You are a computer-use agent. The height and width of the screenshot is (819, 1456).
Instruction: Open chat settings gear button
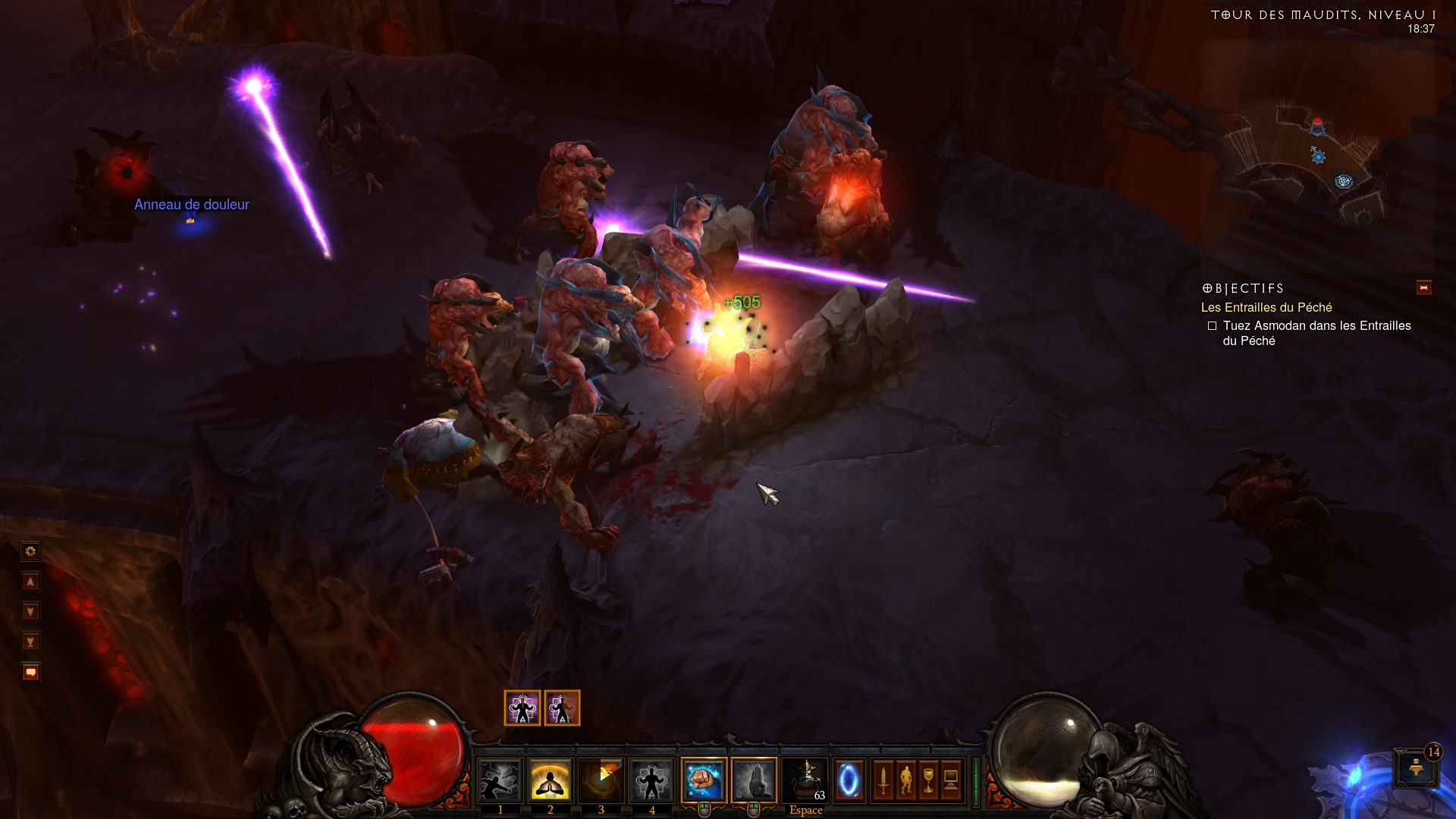point(30,551)
